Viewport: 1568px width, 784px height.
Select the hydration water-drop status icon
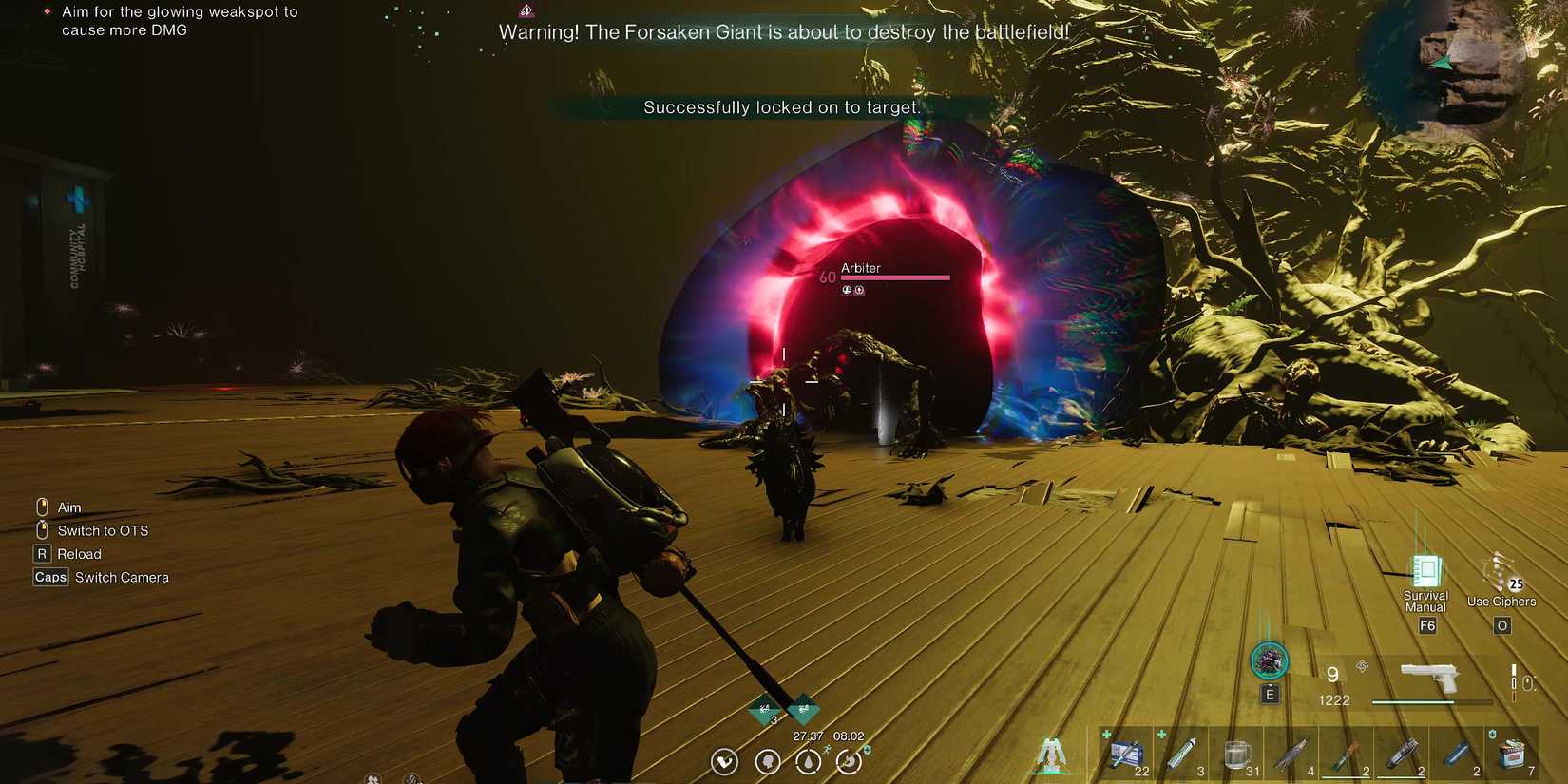pos(808,762)
